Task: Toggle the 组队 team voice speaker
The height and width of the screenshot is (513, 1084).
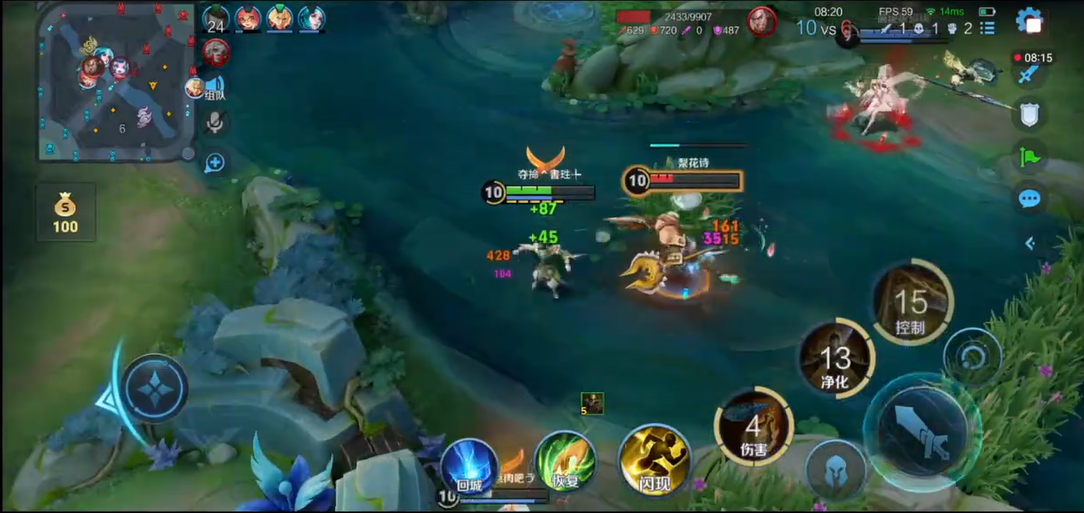Action: click(x=214, y=87)
